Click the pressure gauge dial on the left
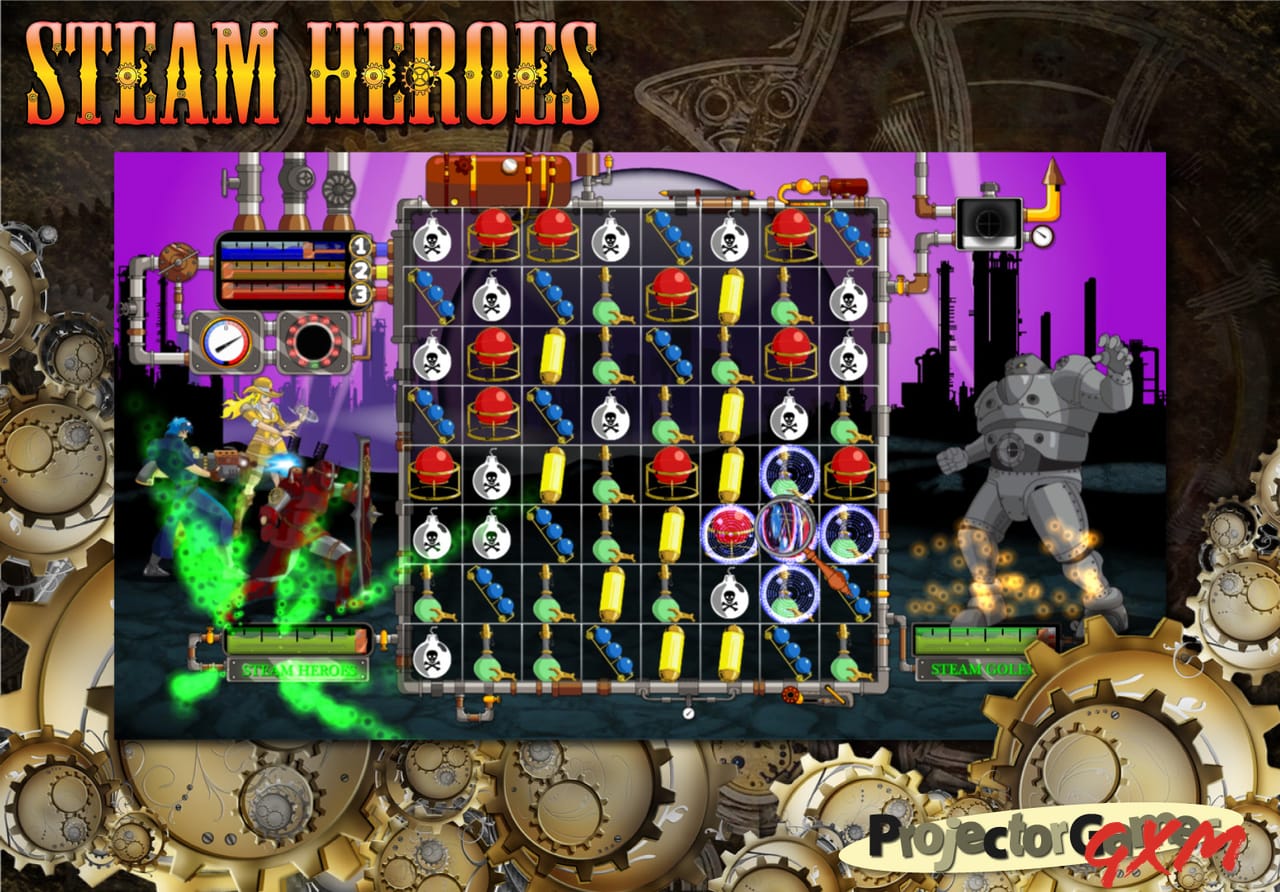The height and width of the screenshot is (892, 1280). [228, 340]
